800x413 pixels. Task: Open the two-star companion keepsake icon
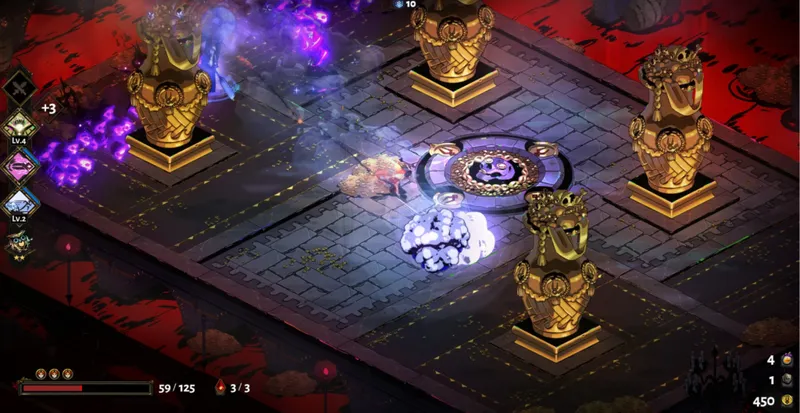19,241
